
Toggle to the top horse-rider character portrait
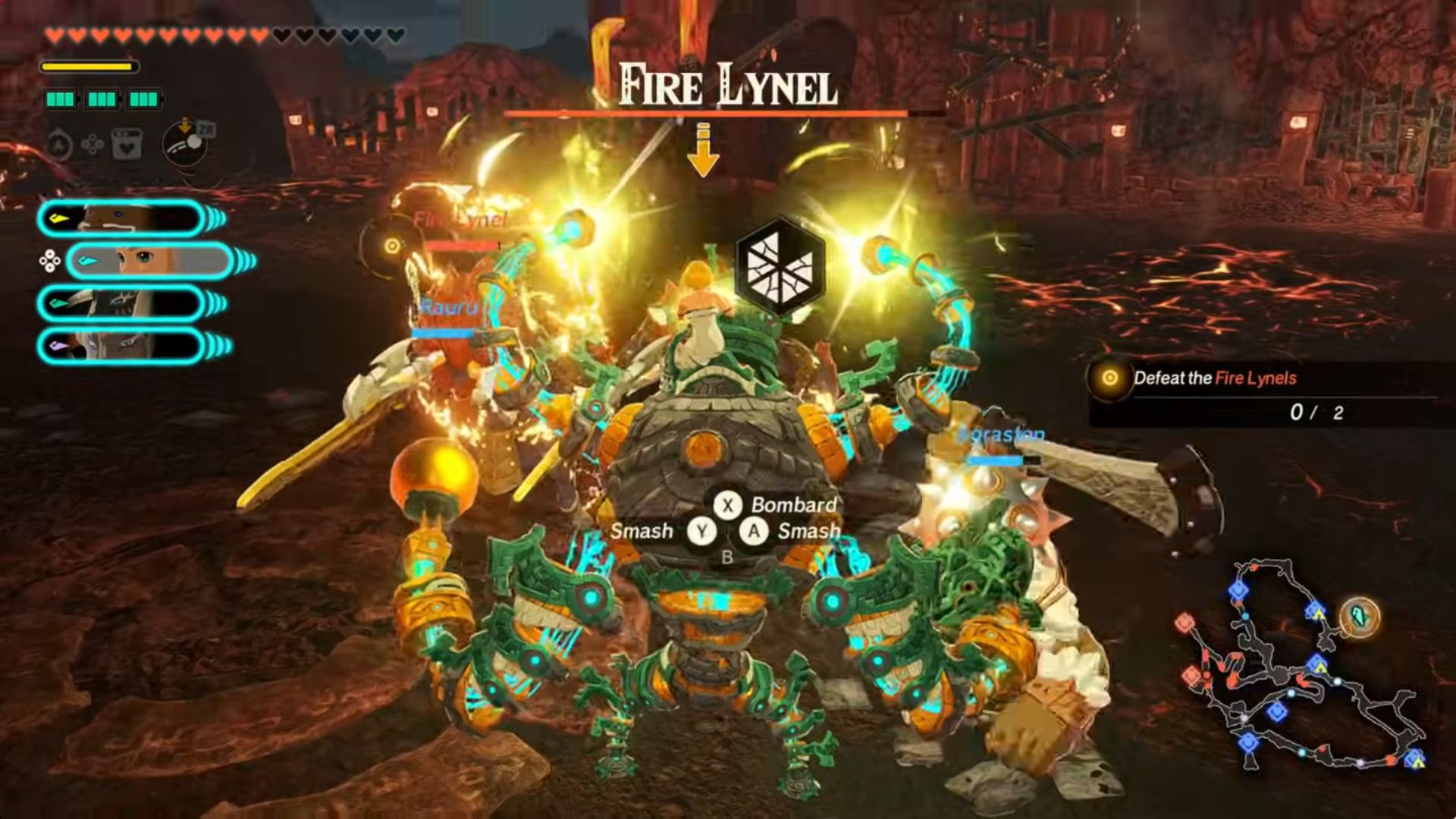click(x=120, y=218)
